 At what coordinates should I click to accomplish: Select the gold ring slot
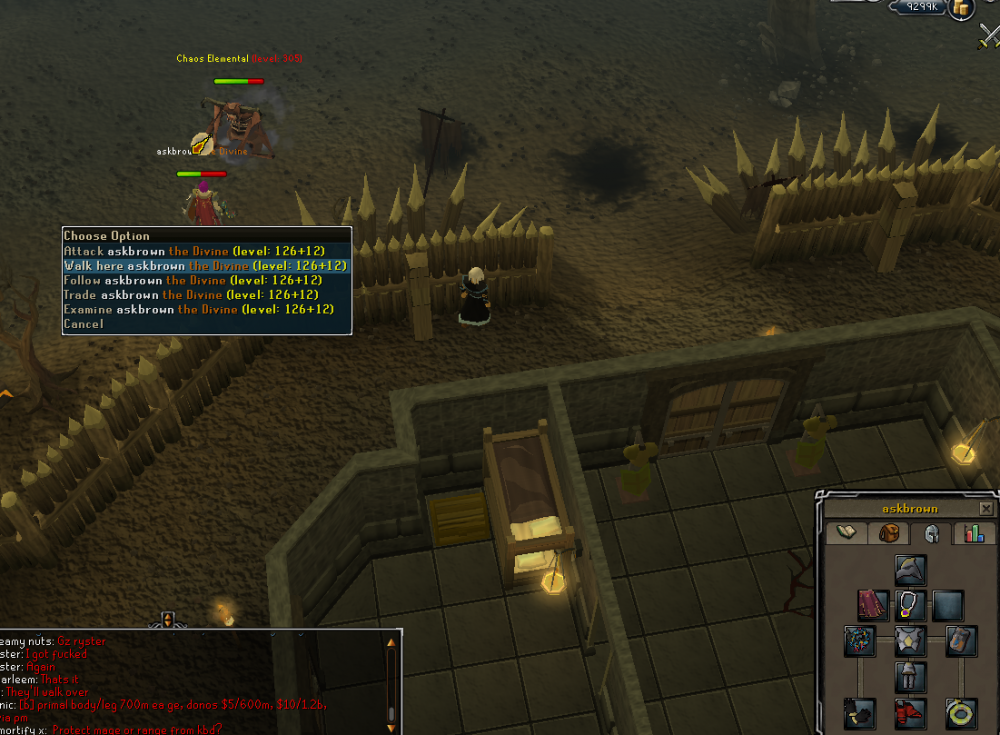pos(961,713)
